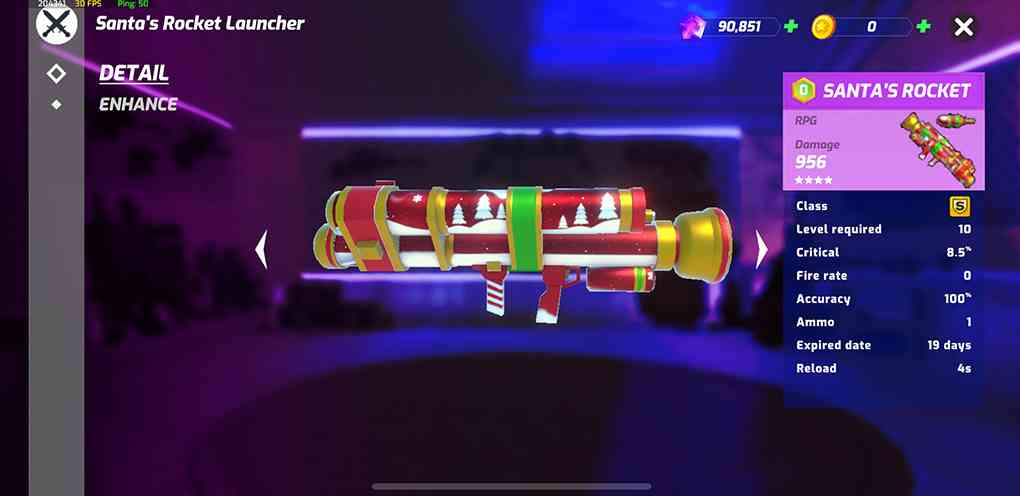Show the next weapon with right arrow

[762, 249]
